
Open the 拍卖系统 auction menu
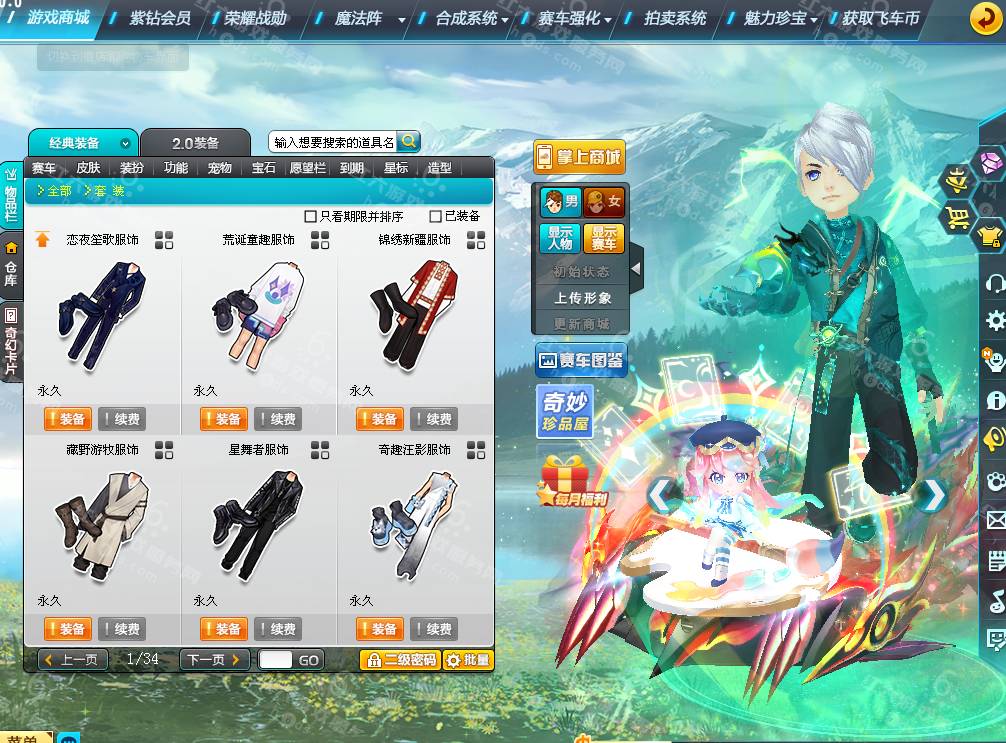[x=675, y=18]
